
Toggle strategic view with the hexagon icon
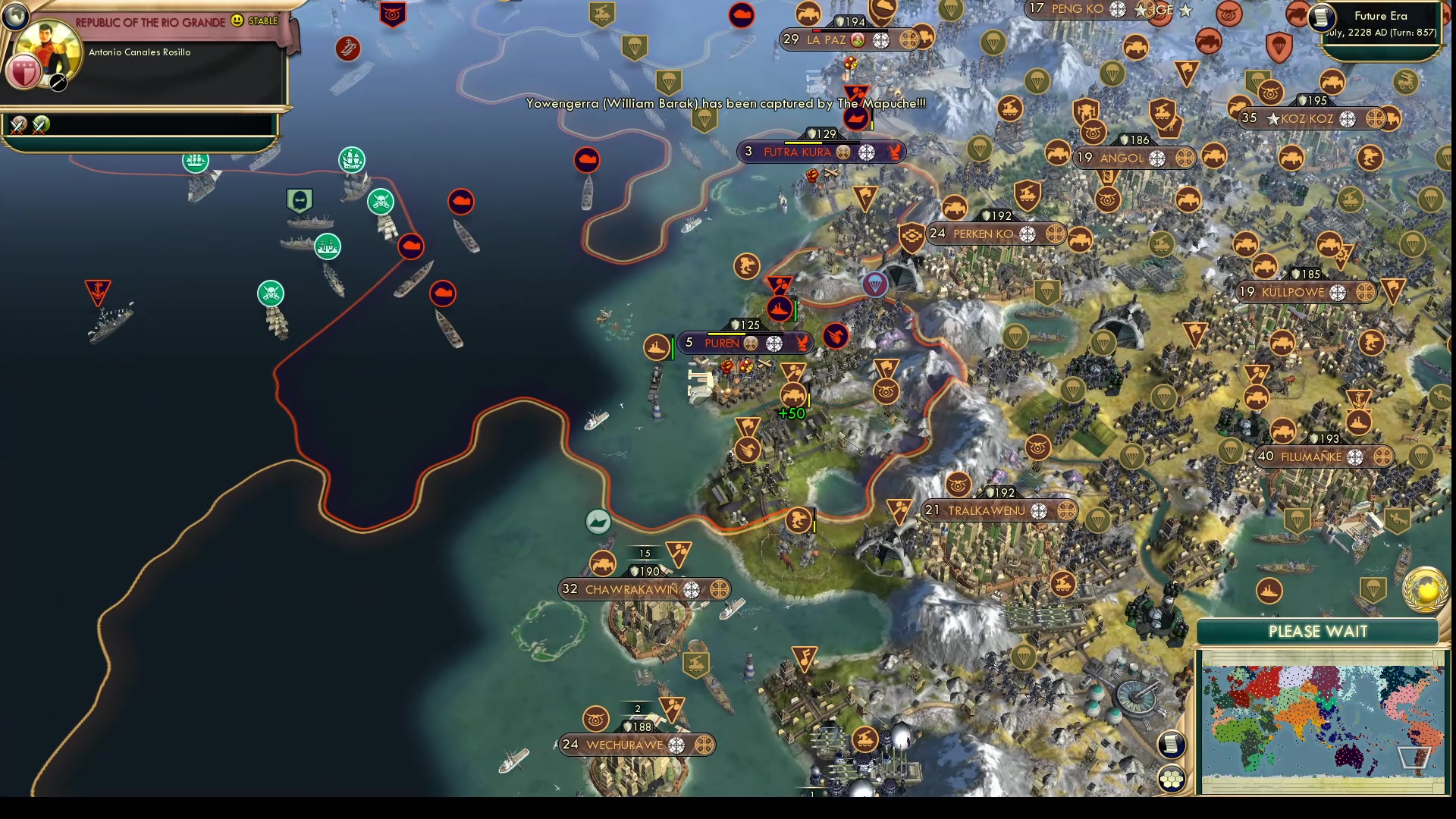(x=1172, y=777)
